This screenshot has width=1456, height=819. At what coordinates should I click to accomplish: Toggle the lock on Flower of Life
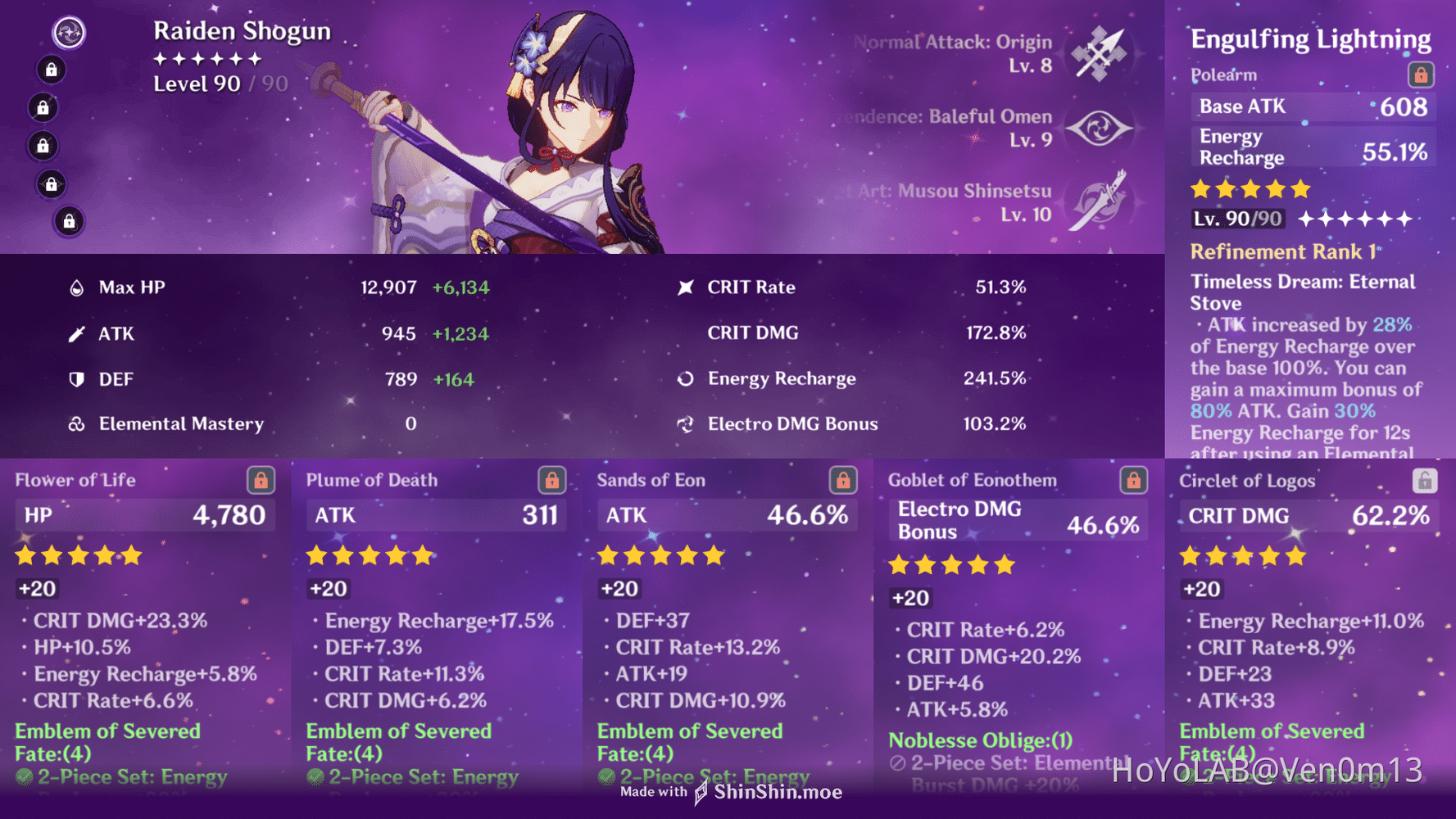coord(260,481)
